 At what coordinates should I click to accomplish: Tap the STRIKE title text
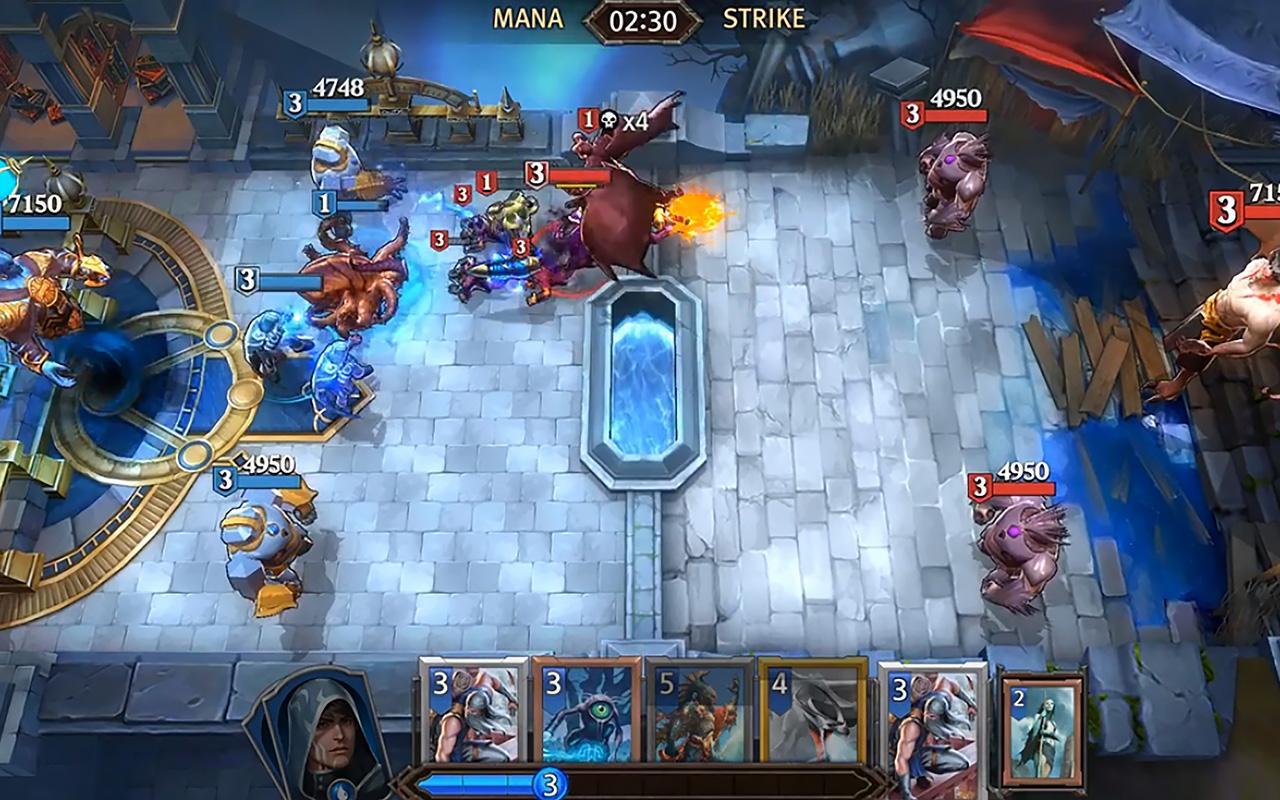[x=764, y=16]
